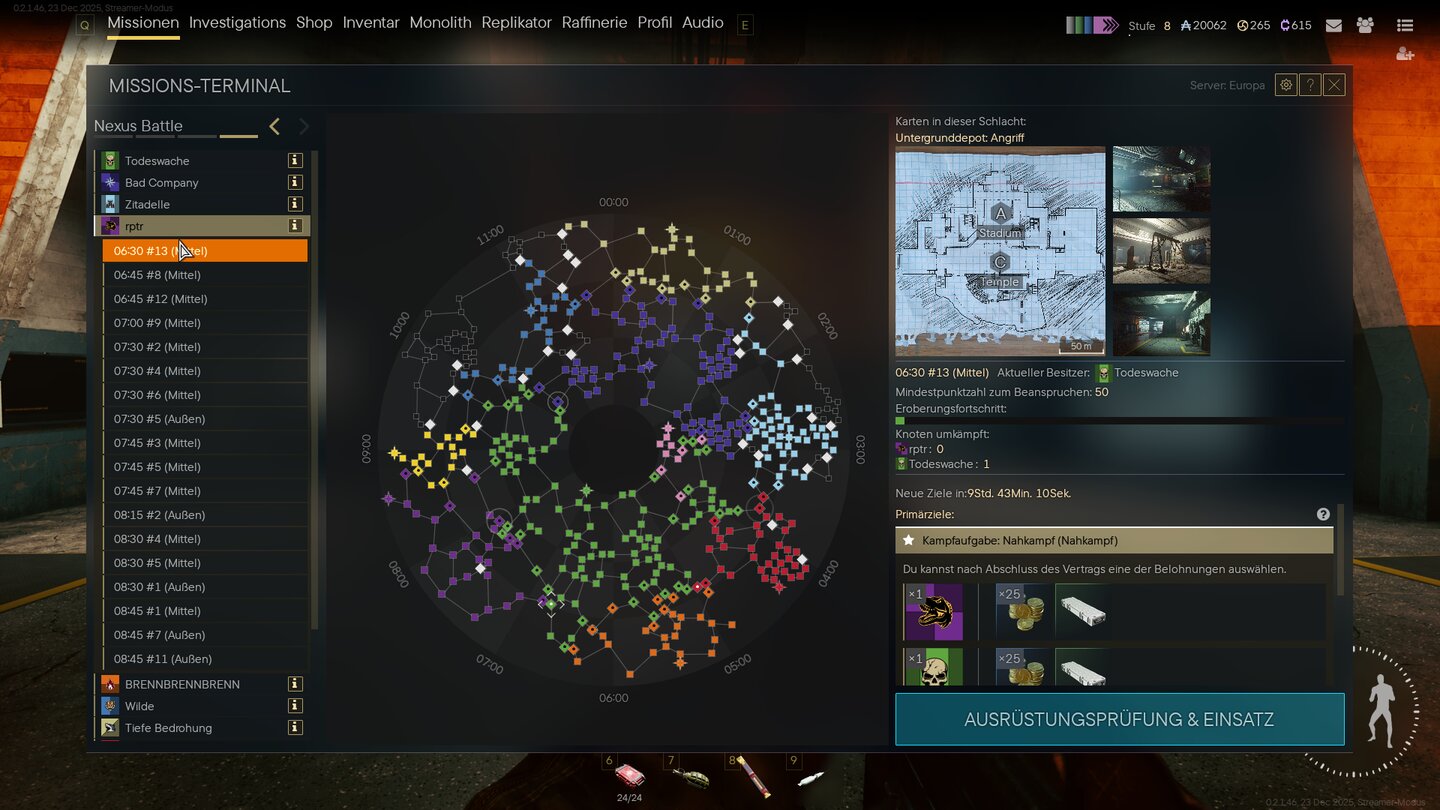Click the right chevron beside Nexus Battle
Viewport: 1440px width, 810px height.
[x=303, y=127]
